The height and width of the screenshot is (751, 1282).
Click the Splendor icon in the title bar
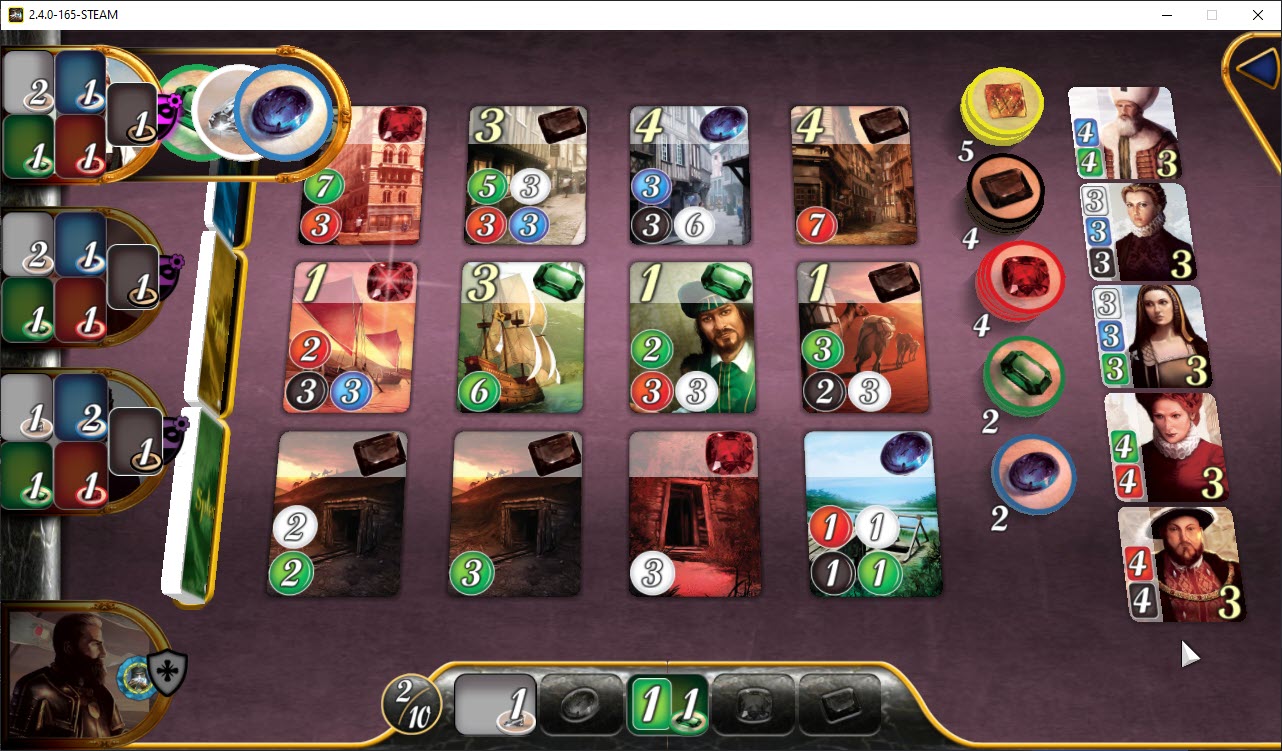pos(14,14)
